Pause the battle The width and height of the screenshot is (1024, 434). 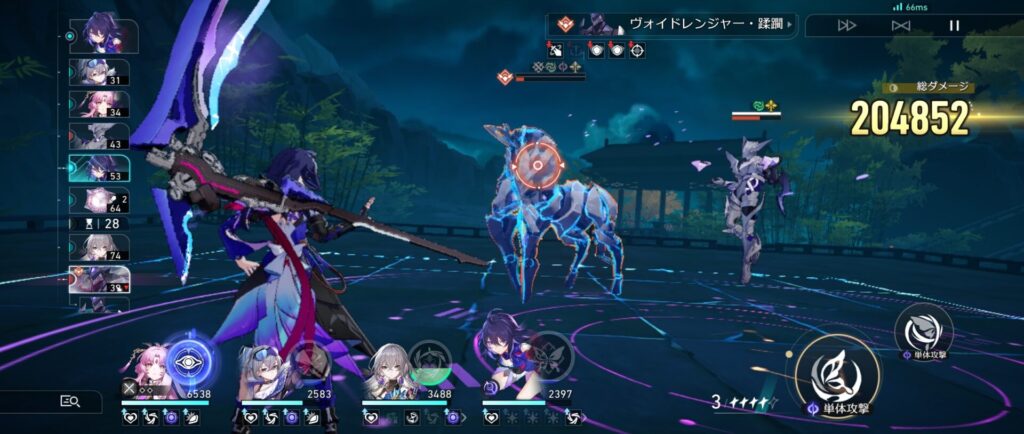pyautogui.click(x=955, y=25)
